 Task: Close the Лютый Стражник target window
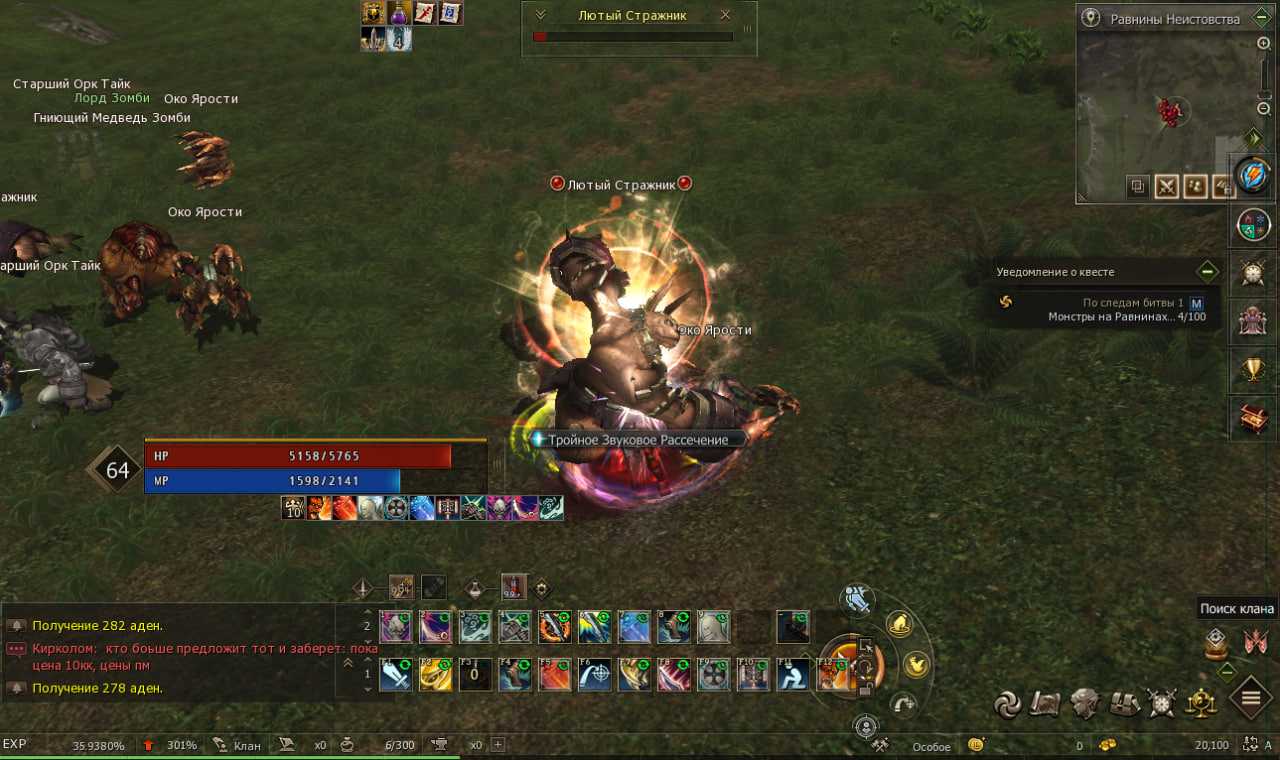[x=725, y=15]
